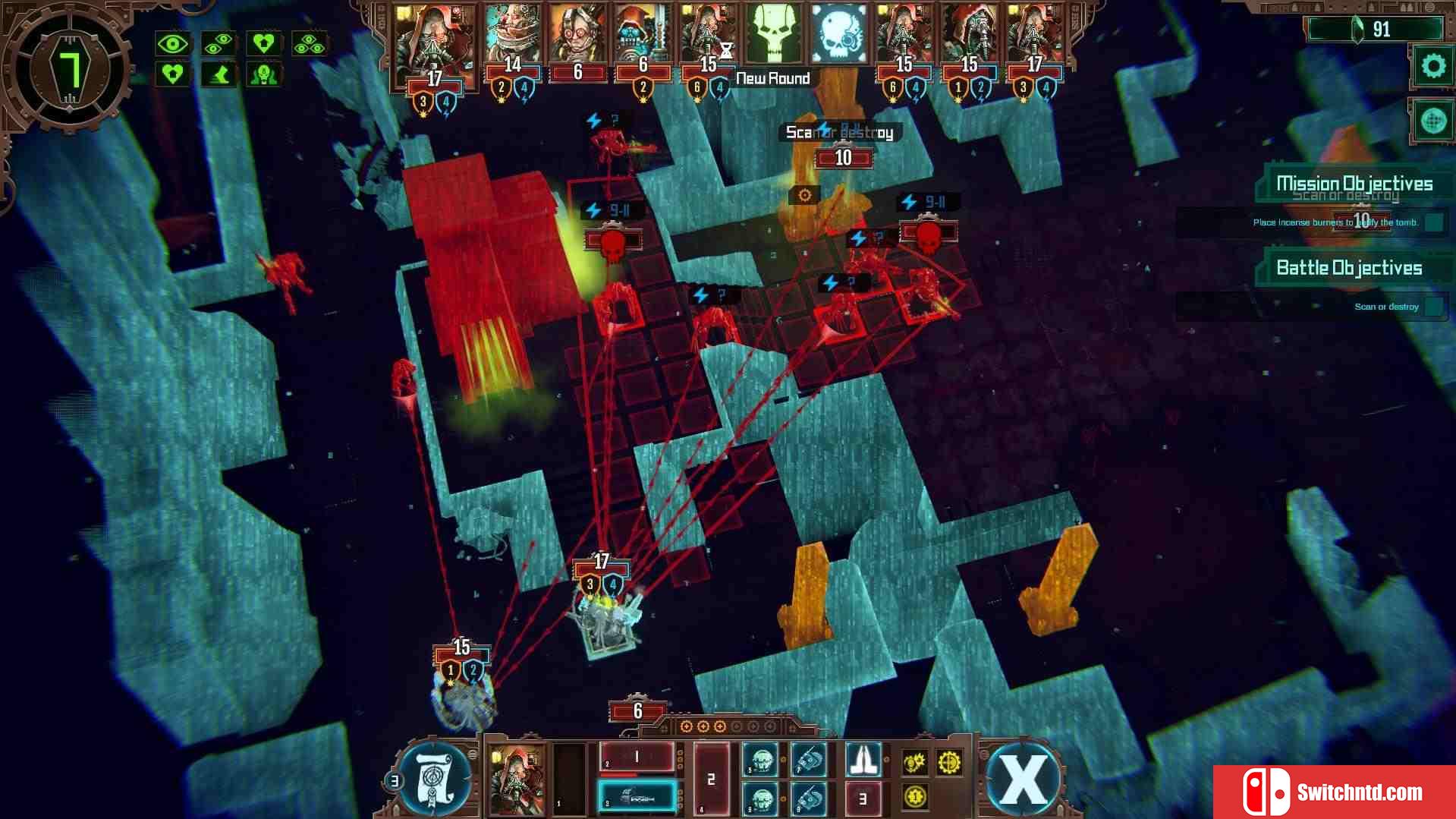Select the tall red slot marked 2
This screenshot has width=1456, height=819.
(711, 779)
